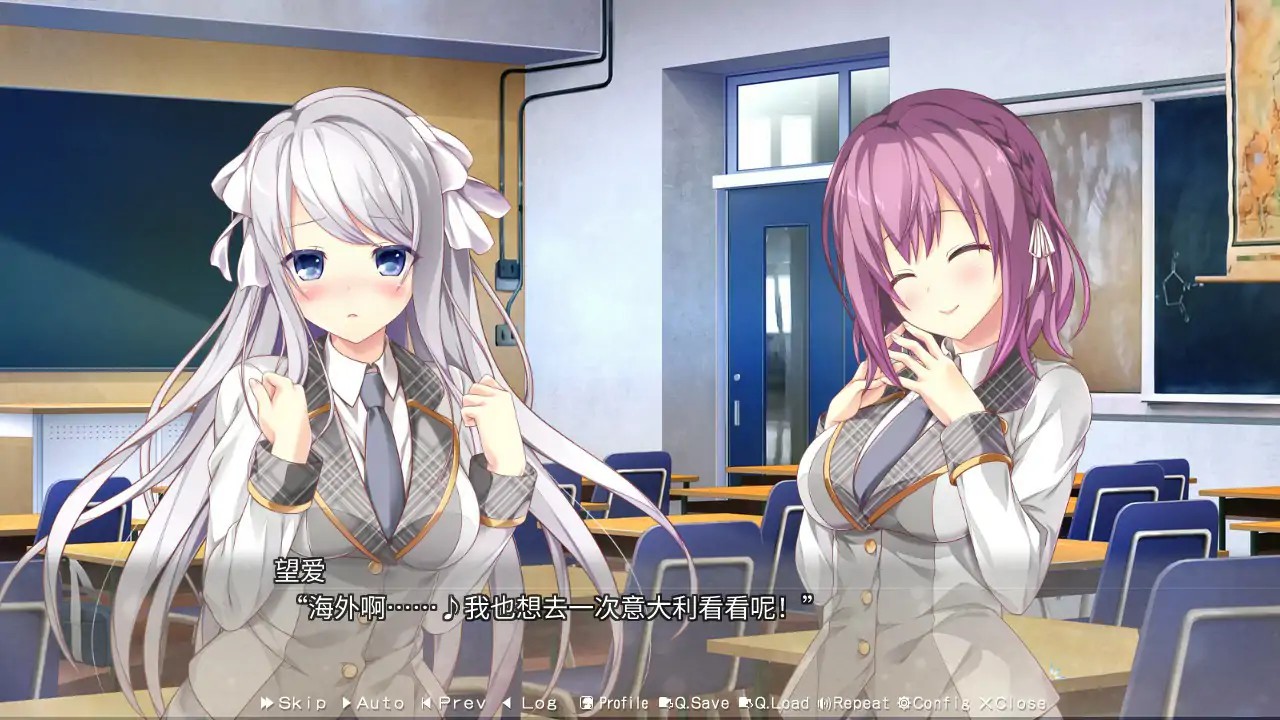Click the Repeat speaker icon

(x=826, y=703)
